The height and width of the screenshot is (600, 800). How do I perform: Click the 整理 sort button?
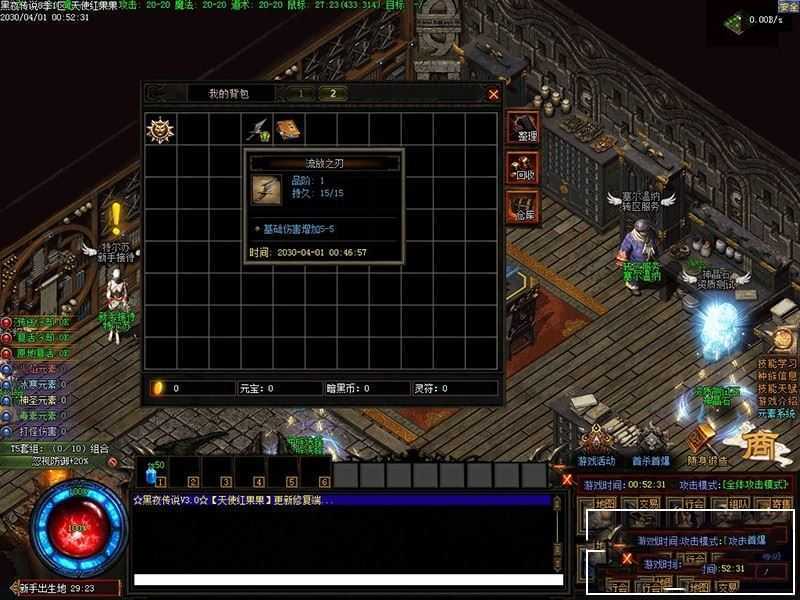pos(523,130)
